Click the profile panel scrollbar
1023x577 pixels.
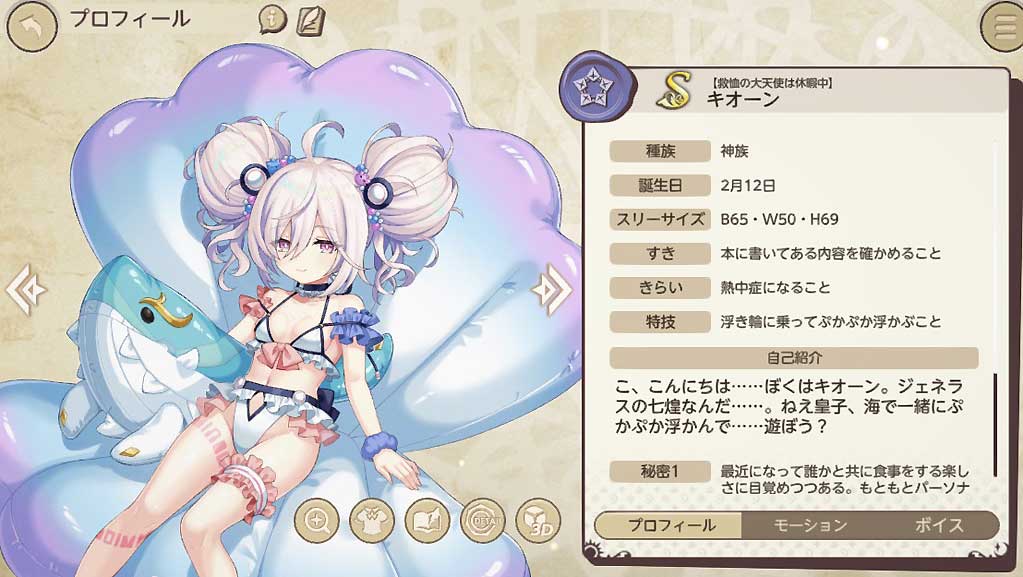coord(995,425)
